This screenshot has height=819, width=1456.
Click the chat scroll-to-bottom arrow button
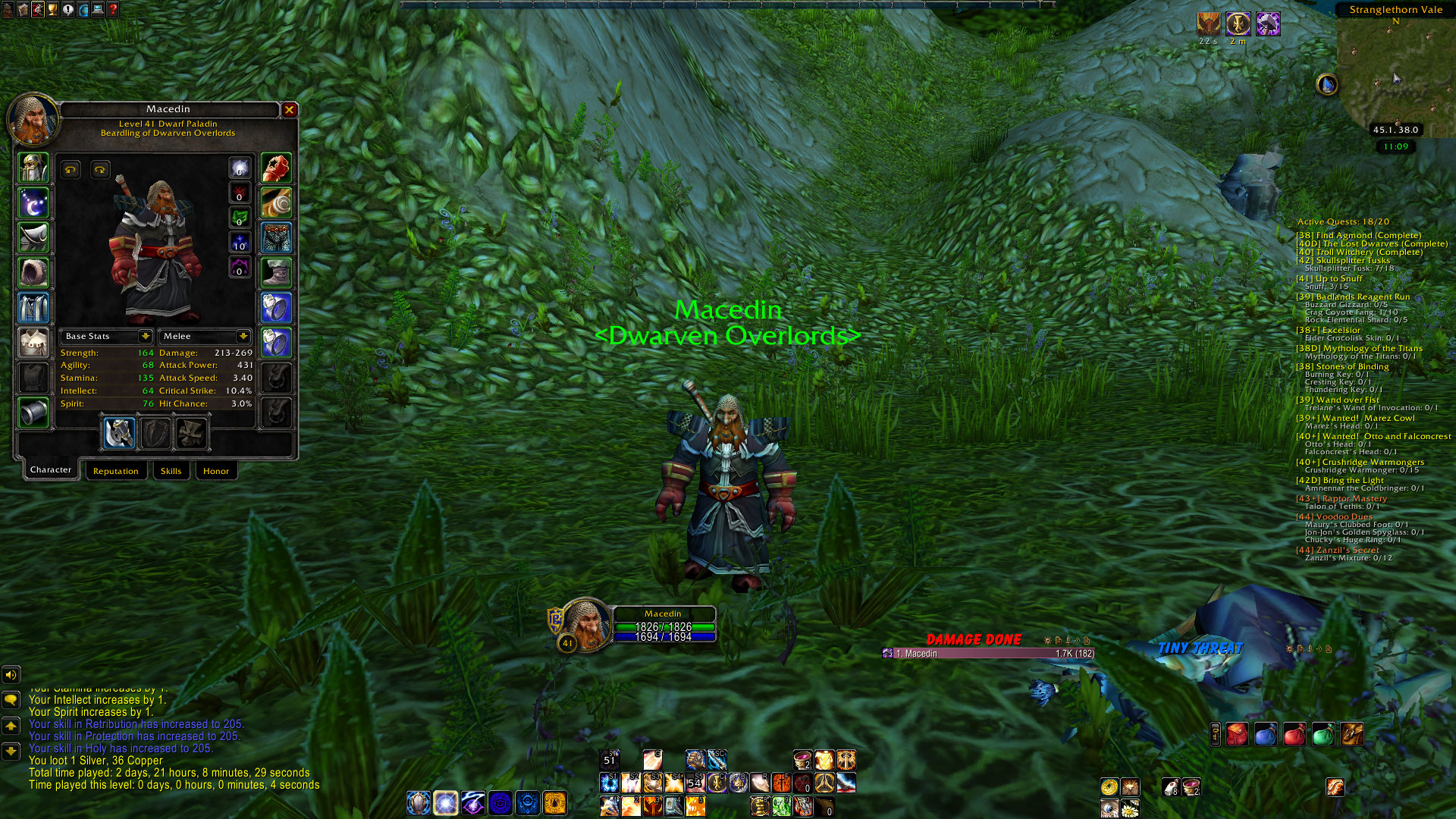[11, 751]
